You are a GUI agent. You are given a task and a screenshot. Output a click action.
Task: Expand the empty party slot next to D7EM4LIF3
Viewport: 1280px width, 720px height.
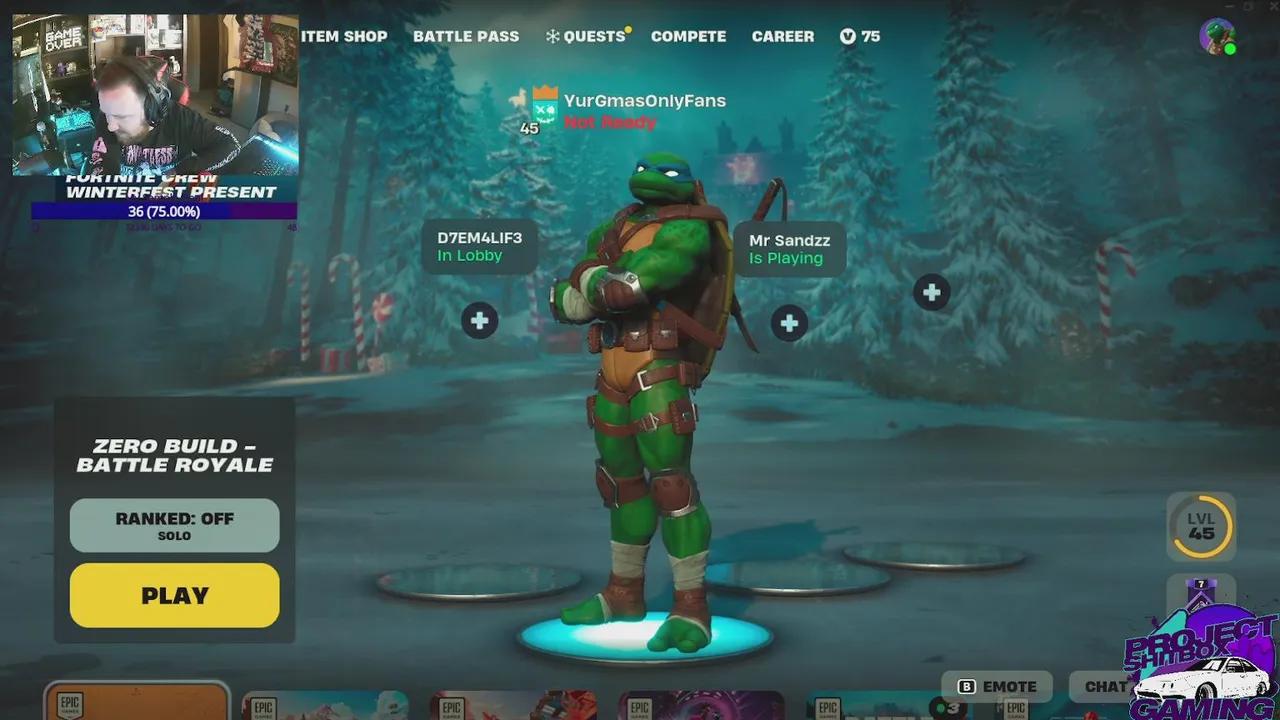click(479, 320)
